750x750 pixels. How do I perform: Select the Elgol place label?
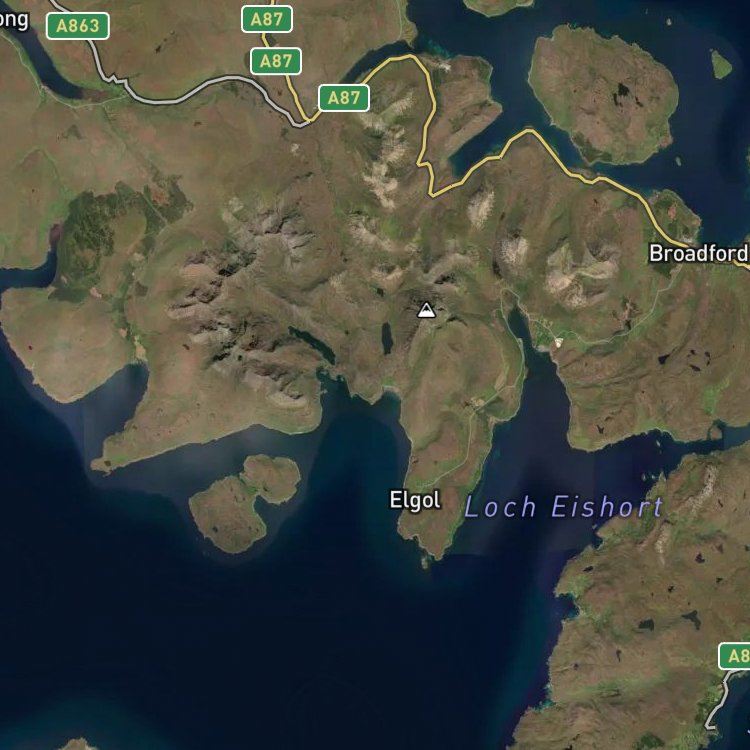coord(415,500)
